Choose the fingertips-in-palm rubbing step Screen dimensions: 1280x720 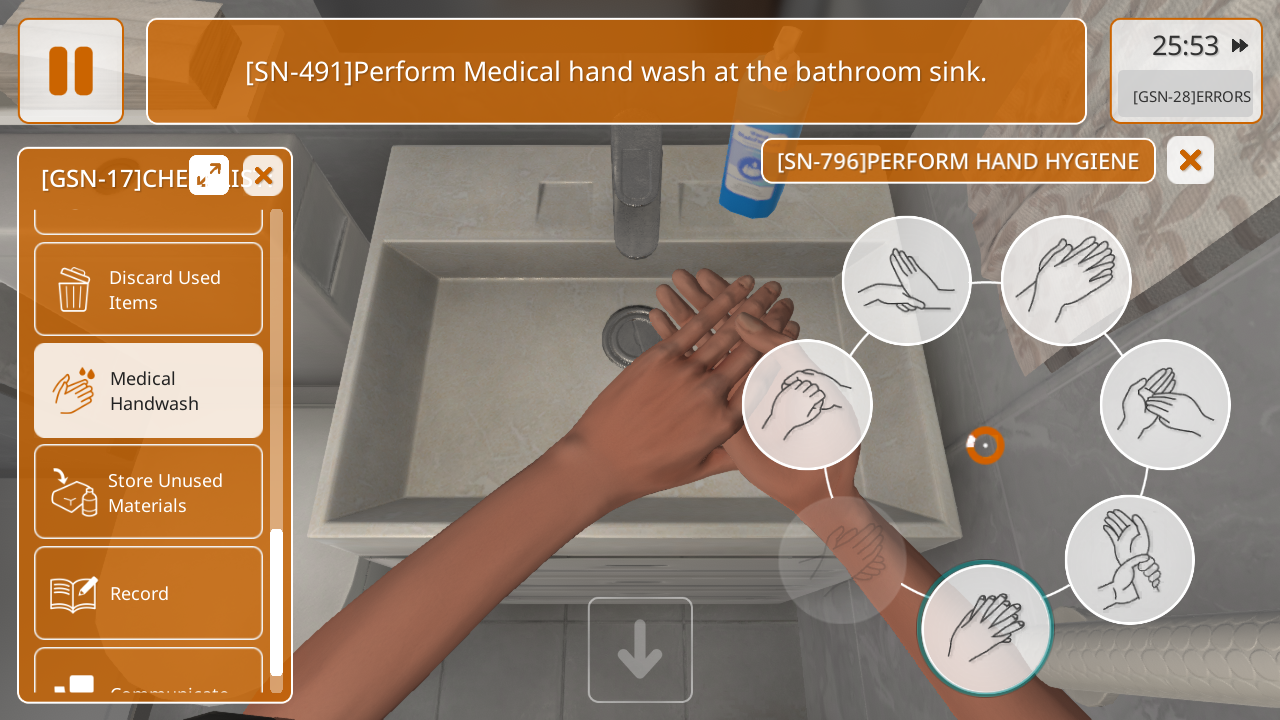[1165, 404]
